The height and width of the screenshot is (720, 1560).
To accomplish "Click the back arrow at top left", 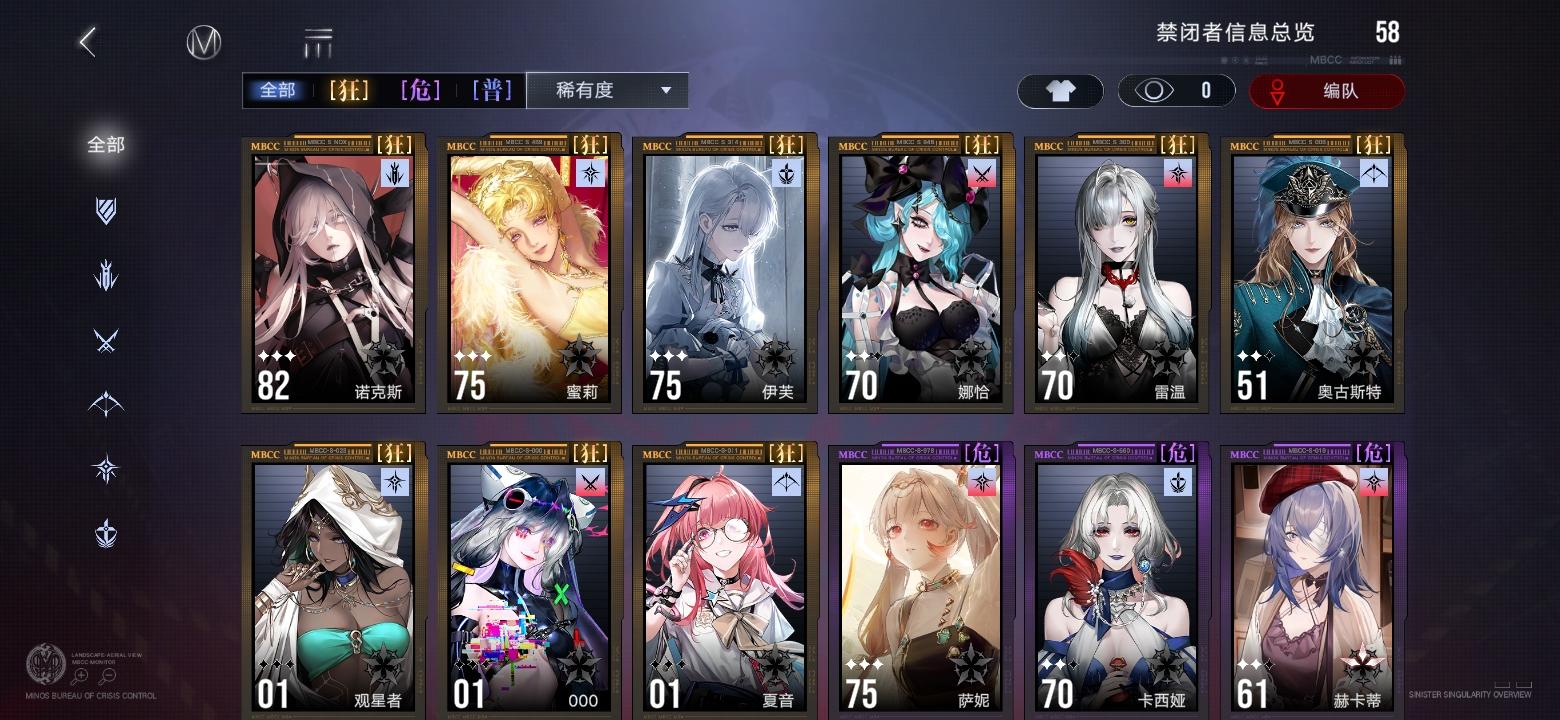I will point(87,42).
